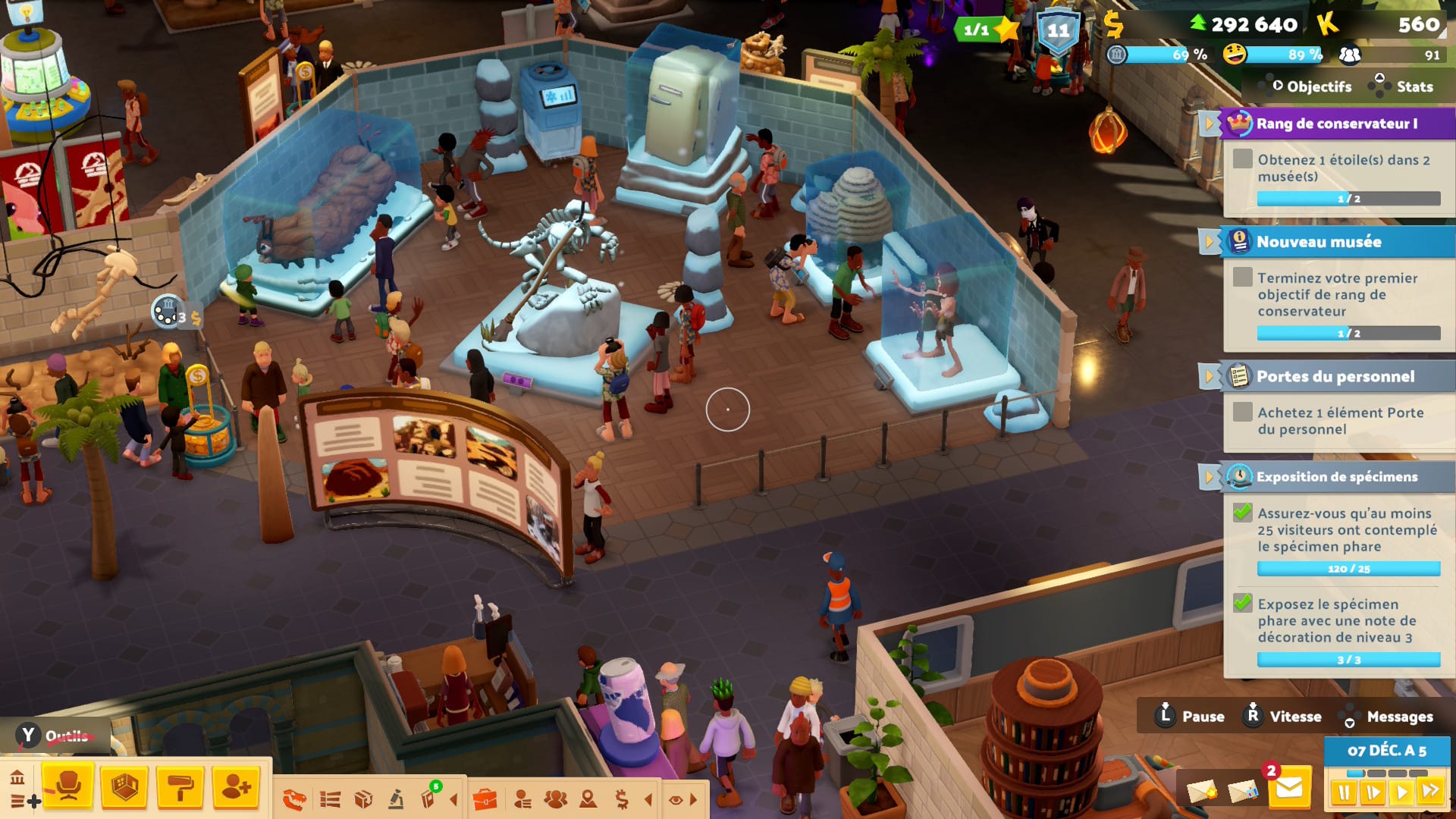Pause the game with the pause button
Viewport: 1456px width, 819px height.
(1344, 793)
